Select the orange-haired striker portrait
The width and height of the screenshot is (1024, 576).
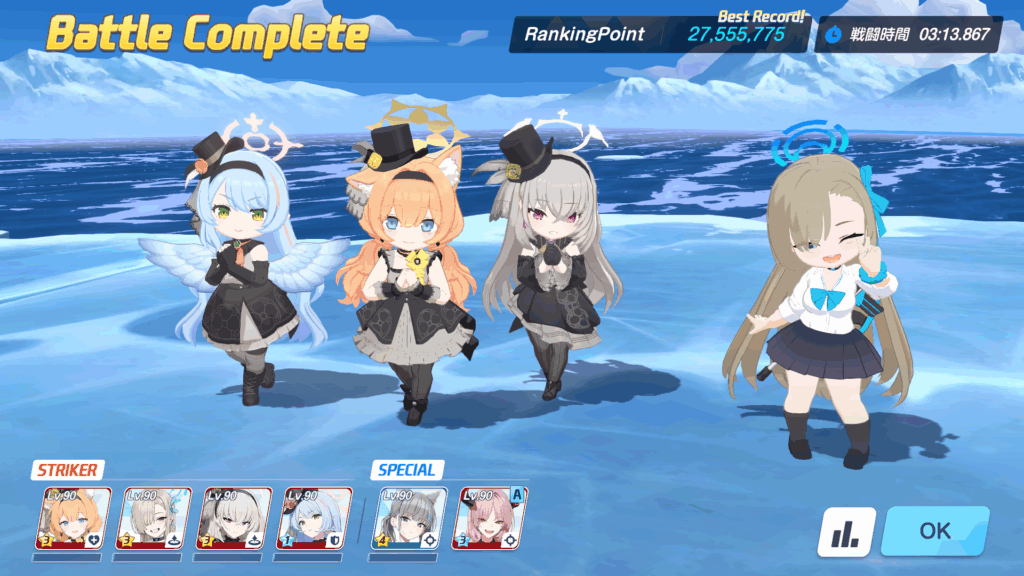click(x=74, y=516)
